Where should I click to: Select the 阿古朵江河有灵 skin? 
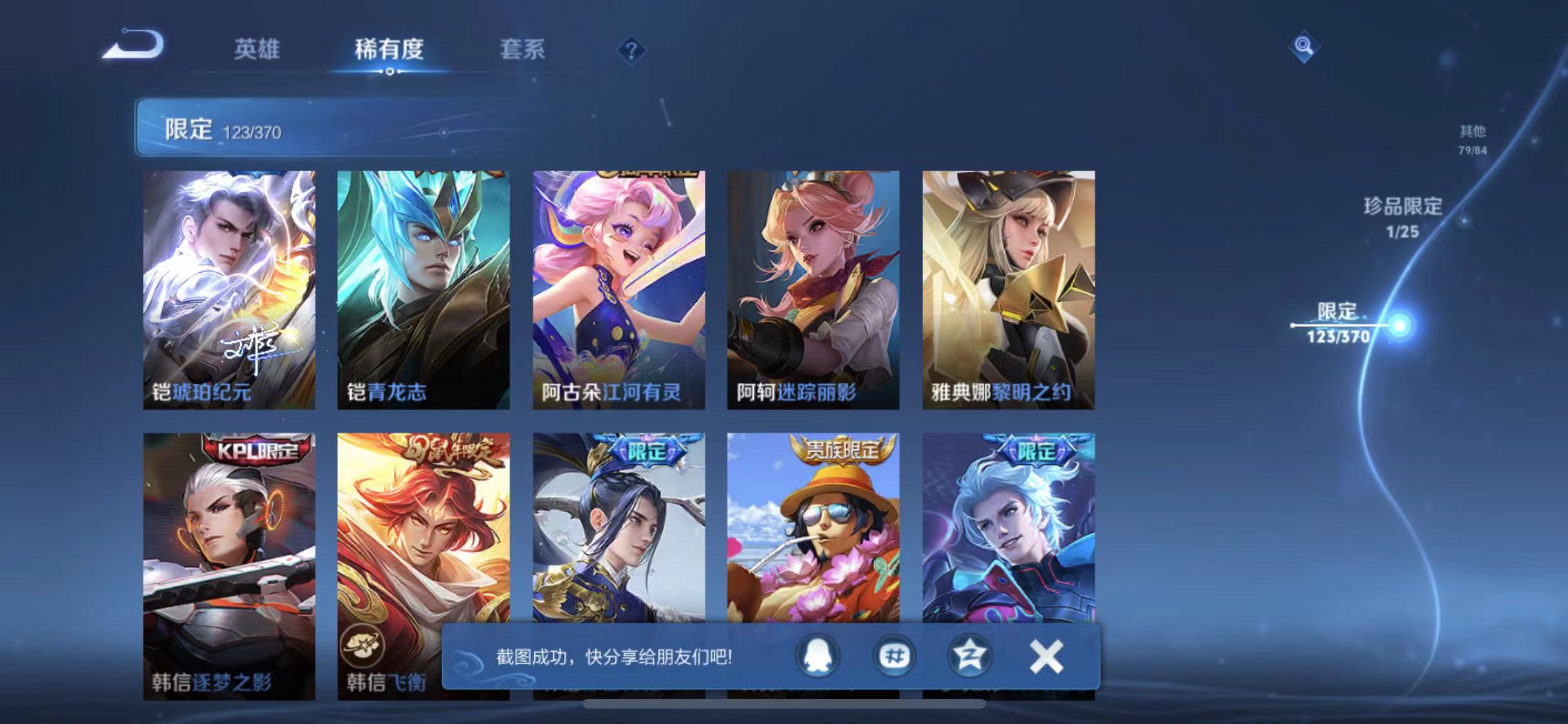620,290
